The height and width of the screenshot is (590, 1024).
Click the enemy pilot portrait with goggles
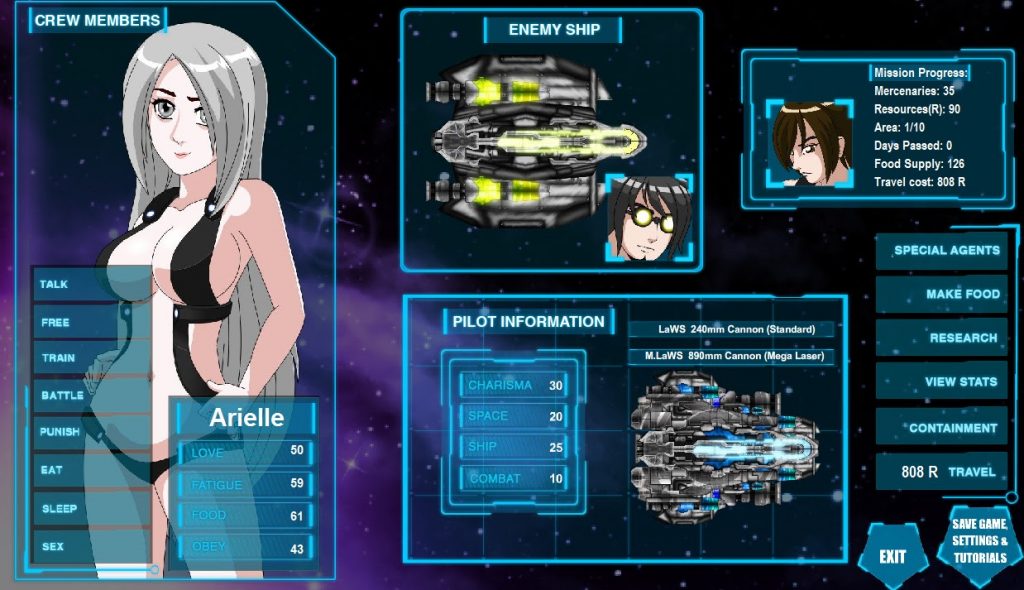(650, 218)
